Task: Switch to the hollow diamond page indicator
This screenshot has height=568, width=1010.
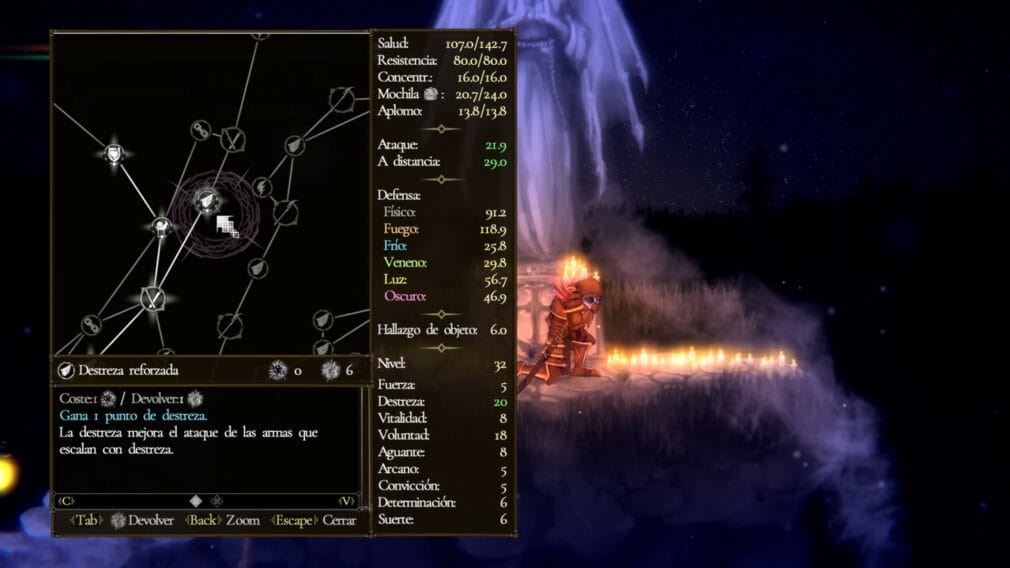Action: click(217, 500)
